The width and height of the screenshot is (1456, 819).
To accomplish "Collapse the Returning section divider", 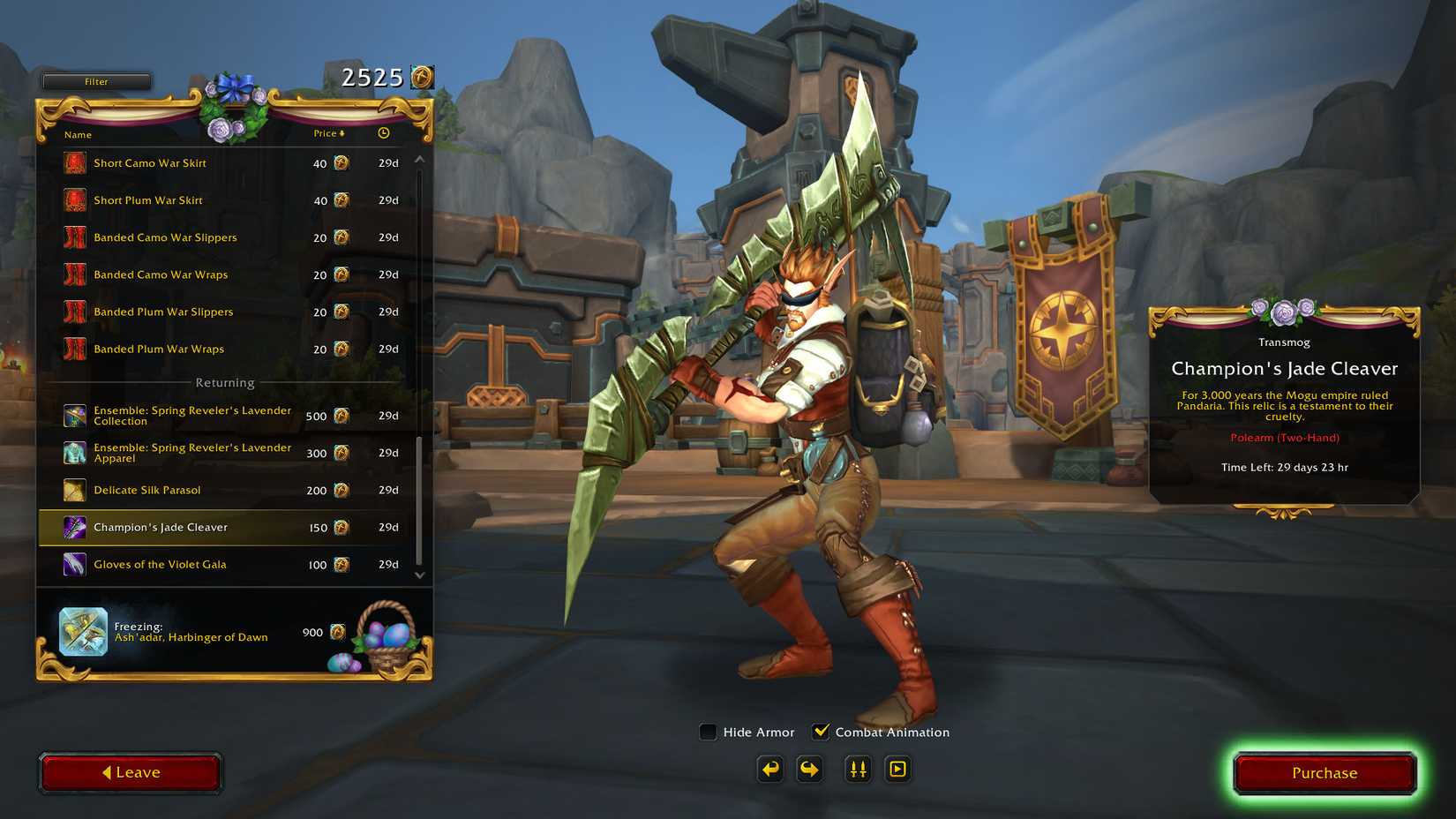I will 224,382.
